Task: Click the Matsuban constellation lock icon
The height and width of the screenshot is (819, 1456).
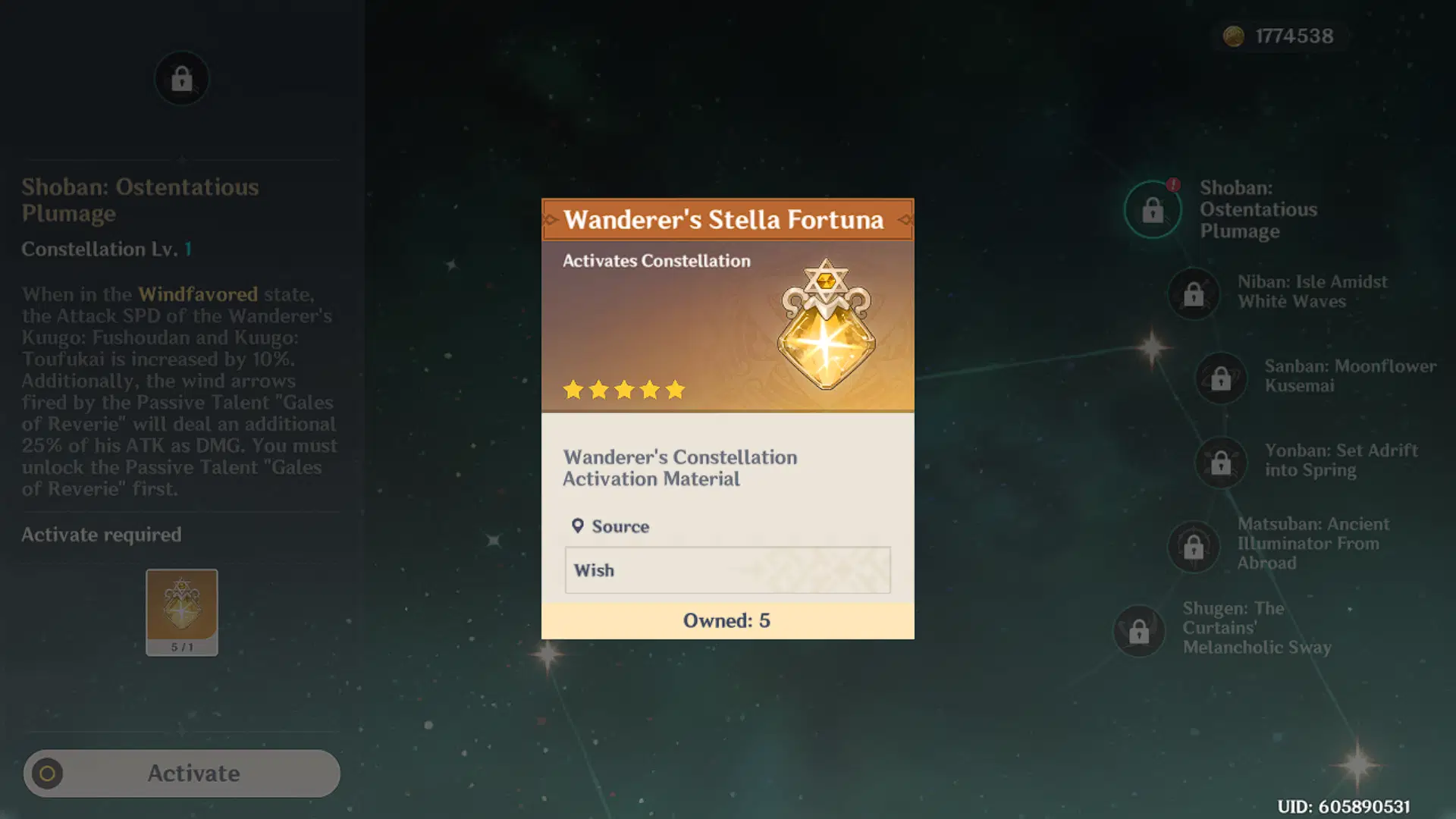Action: point(1194,548)
